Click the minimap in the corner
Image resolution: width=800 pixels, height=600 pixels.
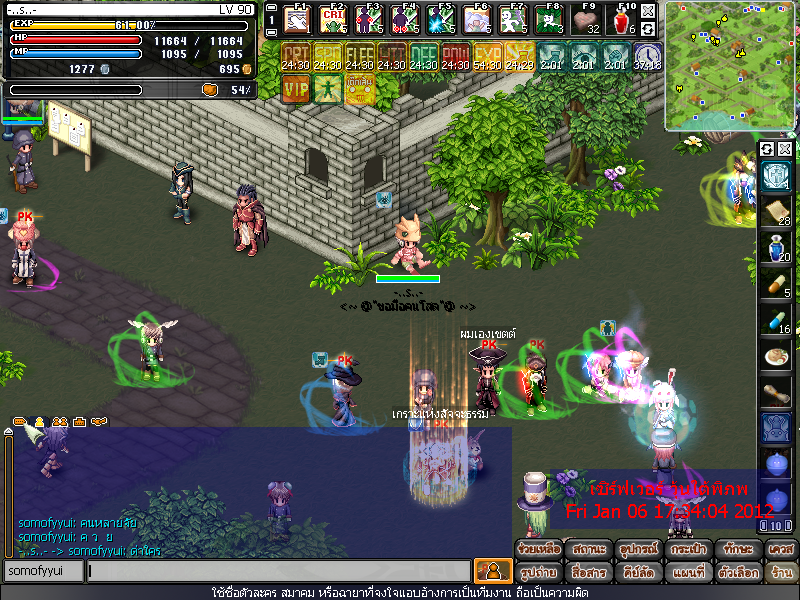pos(729,65)
